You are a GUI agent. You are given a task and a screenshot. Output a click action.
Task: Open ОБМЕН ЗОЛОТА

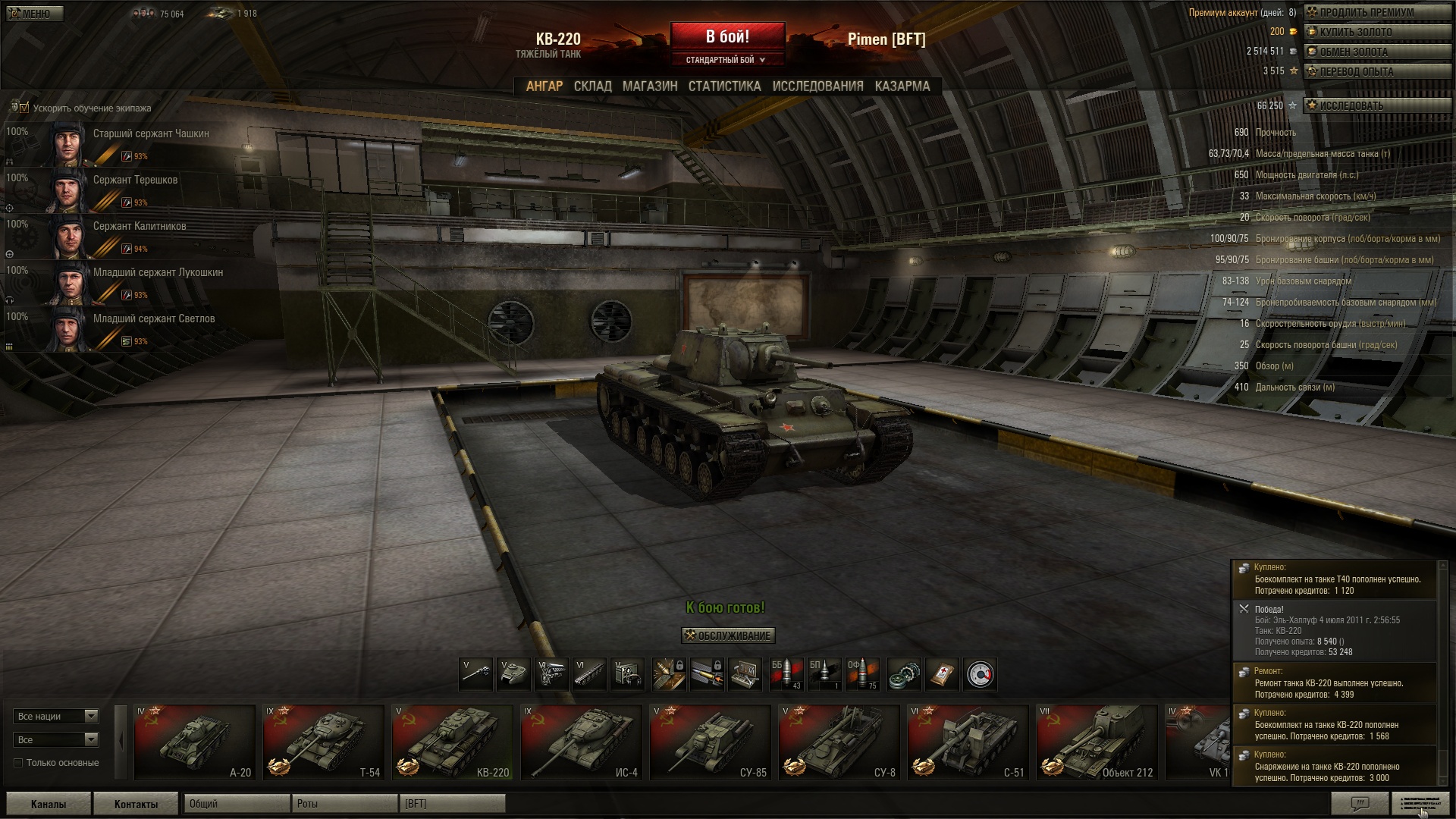click(x=1376, y=52)
